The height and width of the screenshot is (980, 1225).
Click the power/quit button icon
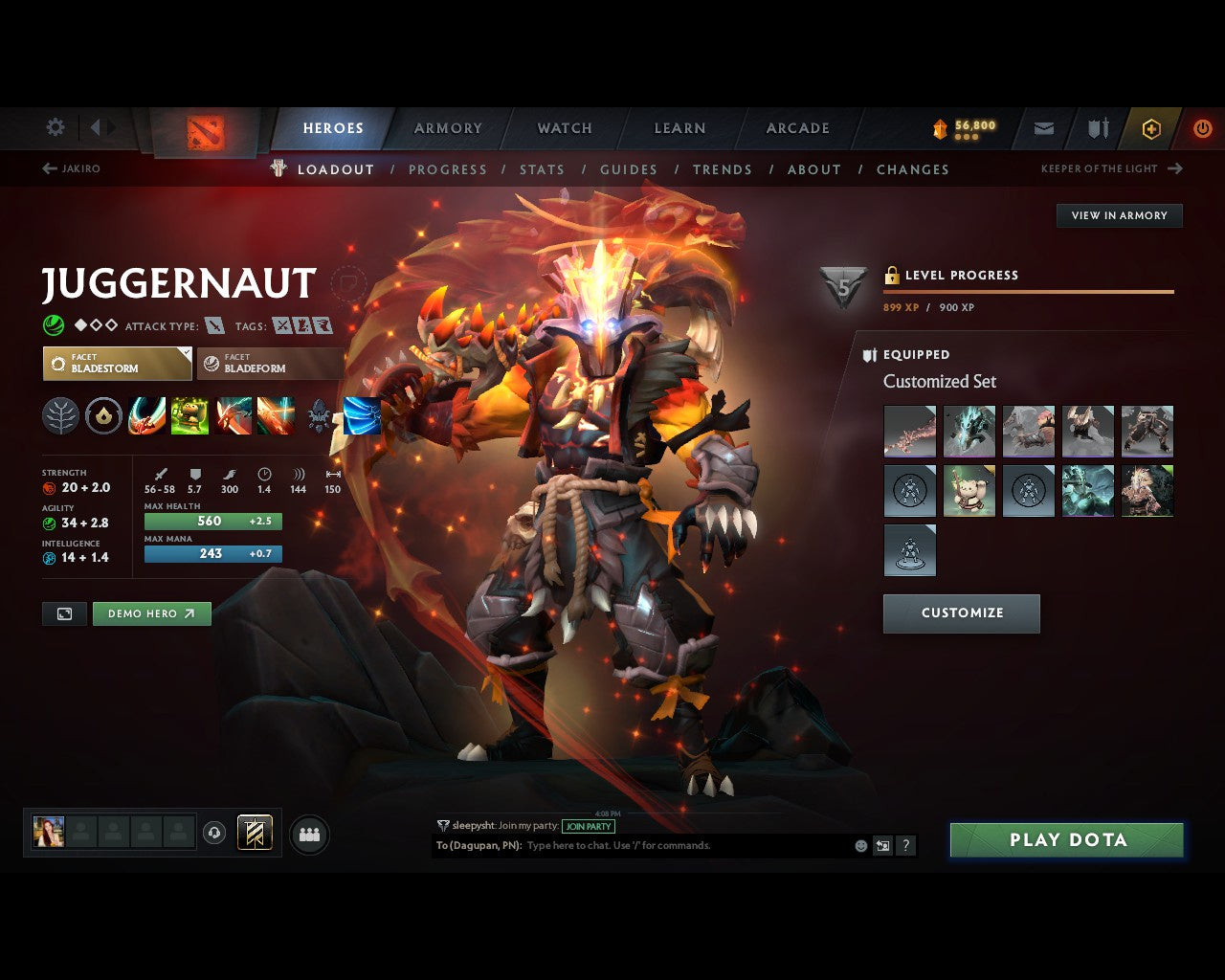1203,128
